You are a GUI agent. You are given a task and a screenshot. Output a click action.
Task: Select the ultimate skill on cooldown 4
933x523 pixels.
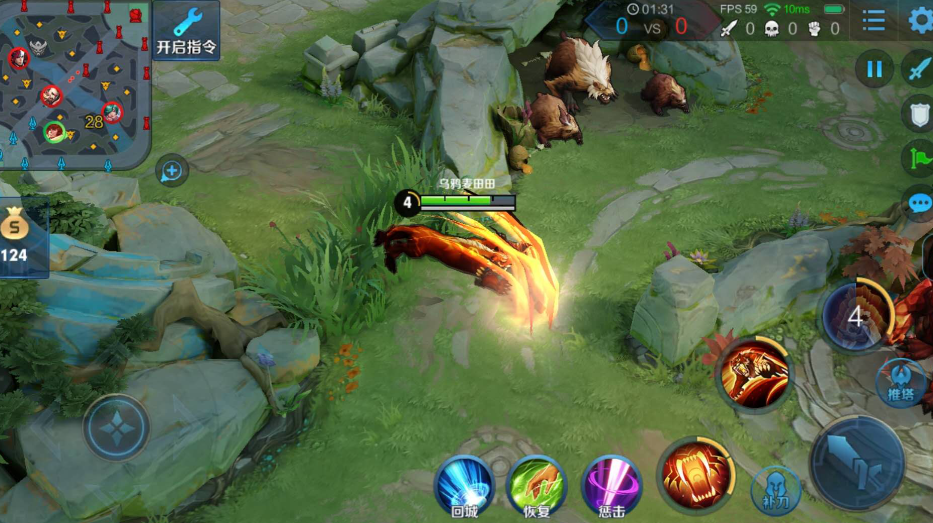(x=857, y=316)
